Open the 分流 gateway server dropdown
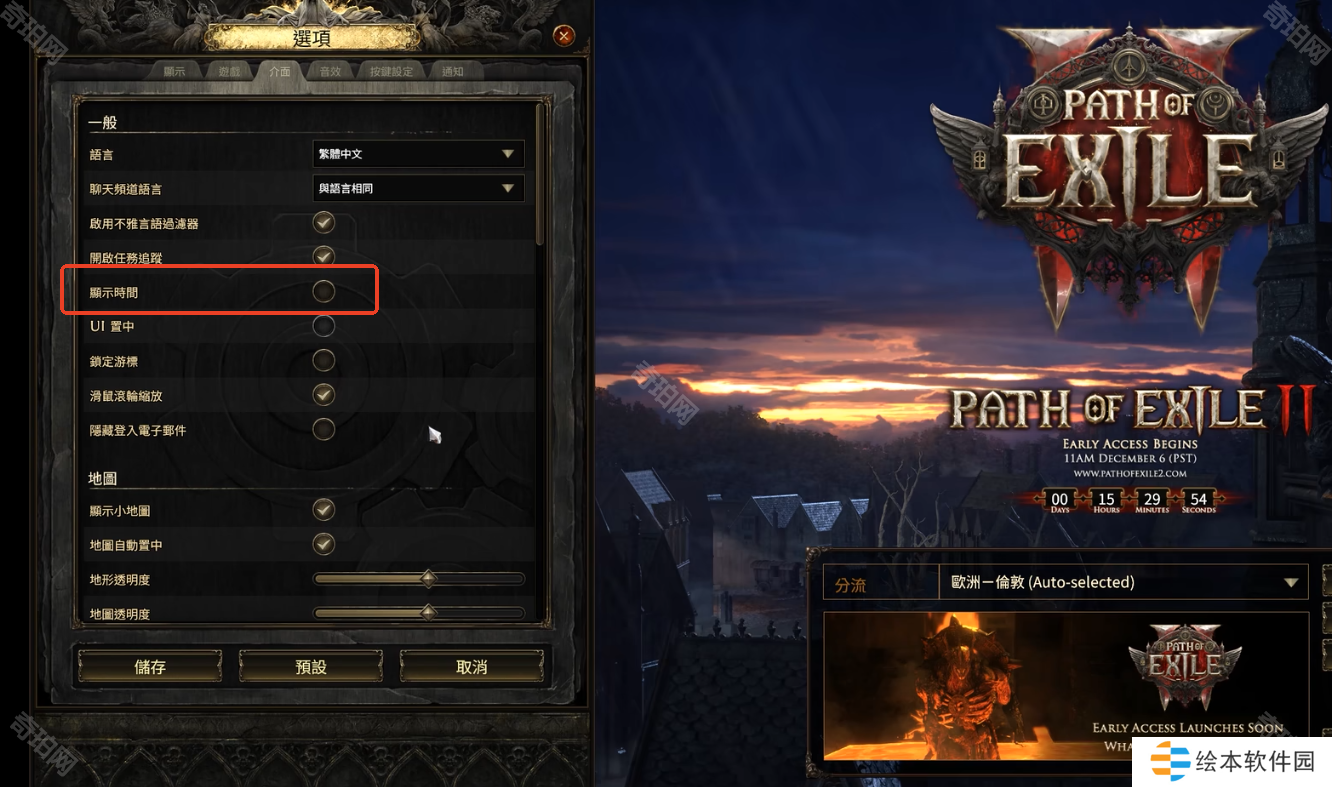This screenshot has height=787, width=1332. pos(1123,582)
